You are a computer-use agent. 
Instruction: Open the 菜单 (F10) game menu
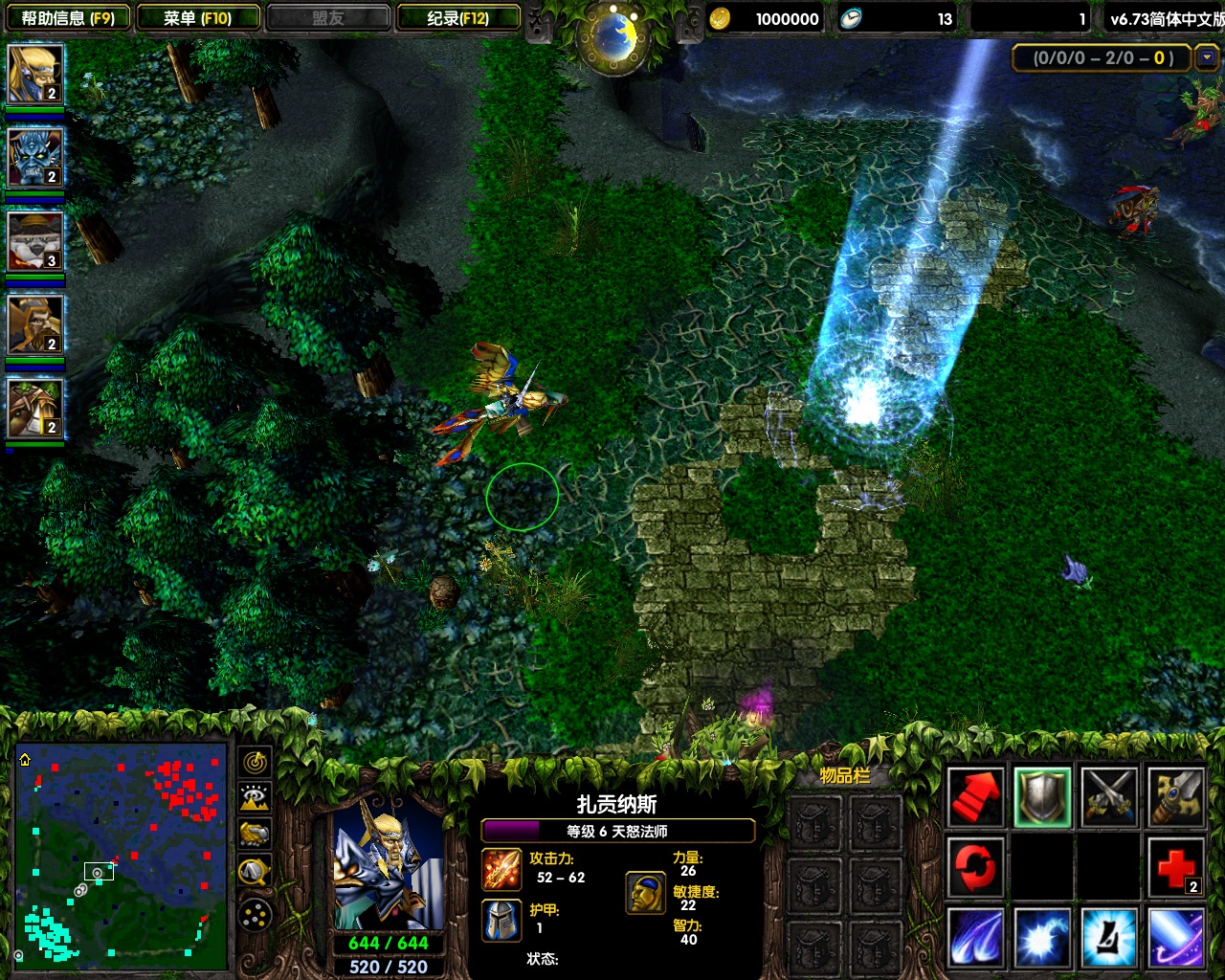[198, 18]
